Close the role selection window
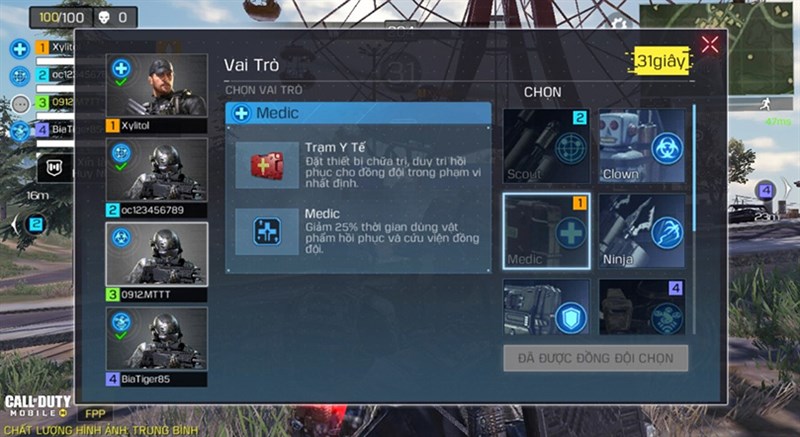Screen dimensions: 800x437 [710, 44]
